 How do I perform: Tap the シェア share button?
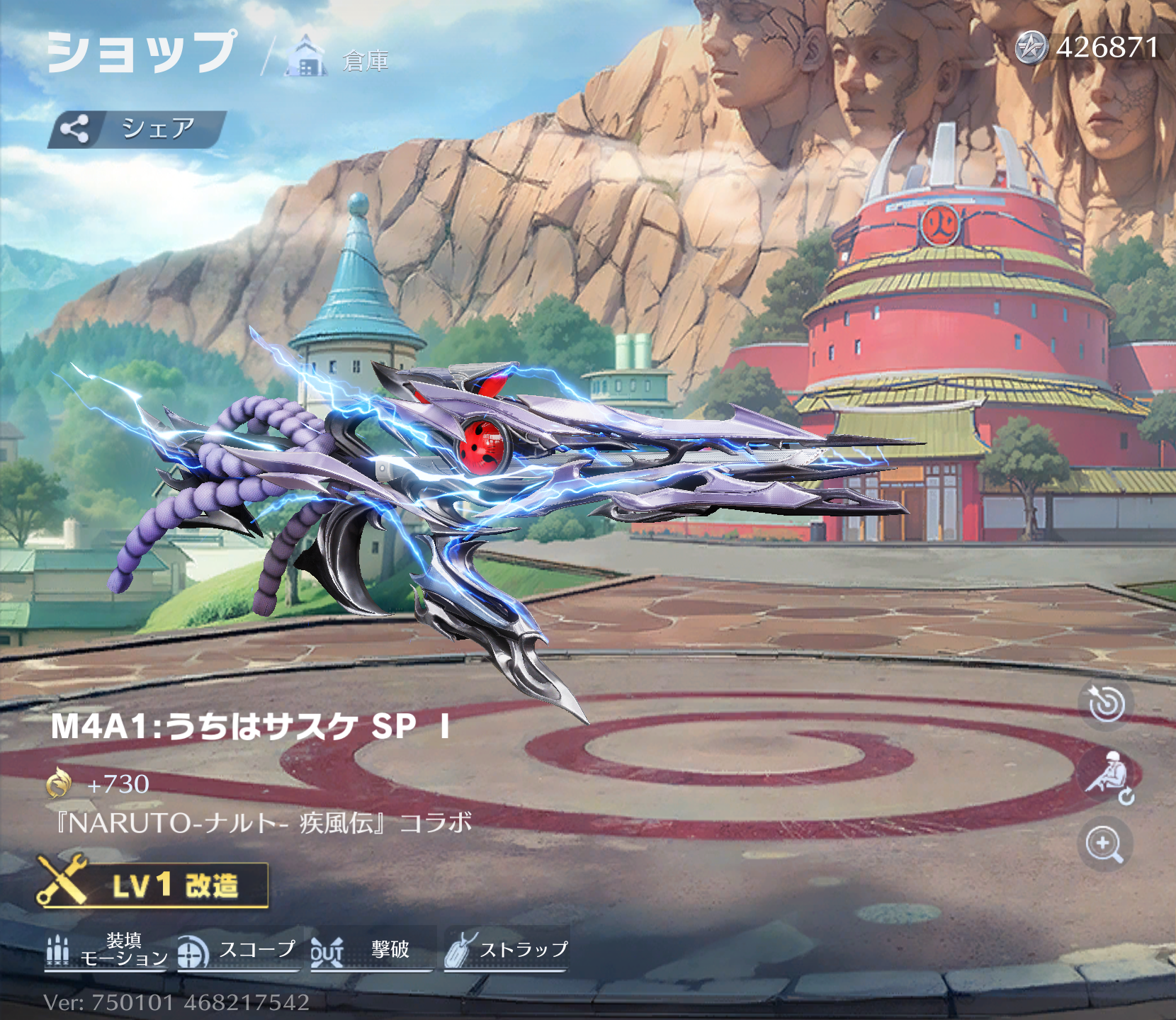[137, 129]
